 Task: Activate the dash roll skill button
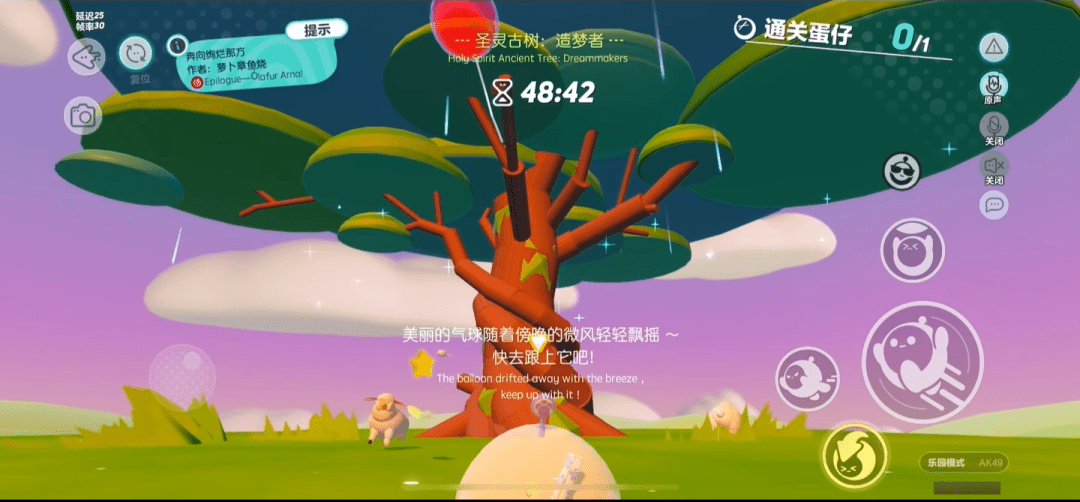[807, 378]
